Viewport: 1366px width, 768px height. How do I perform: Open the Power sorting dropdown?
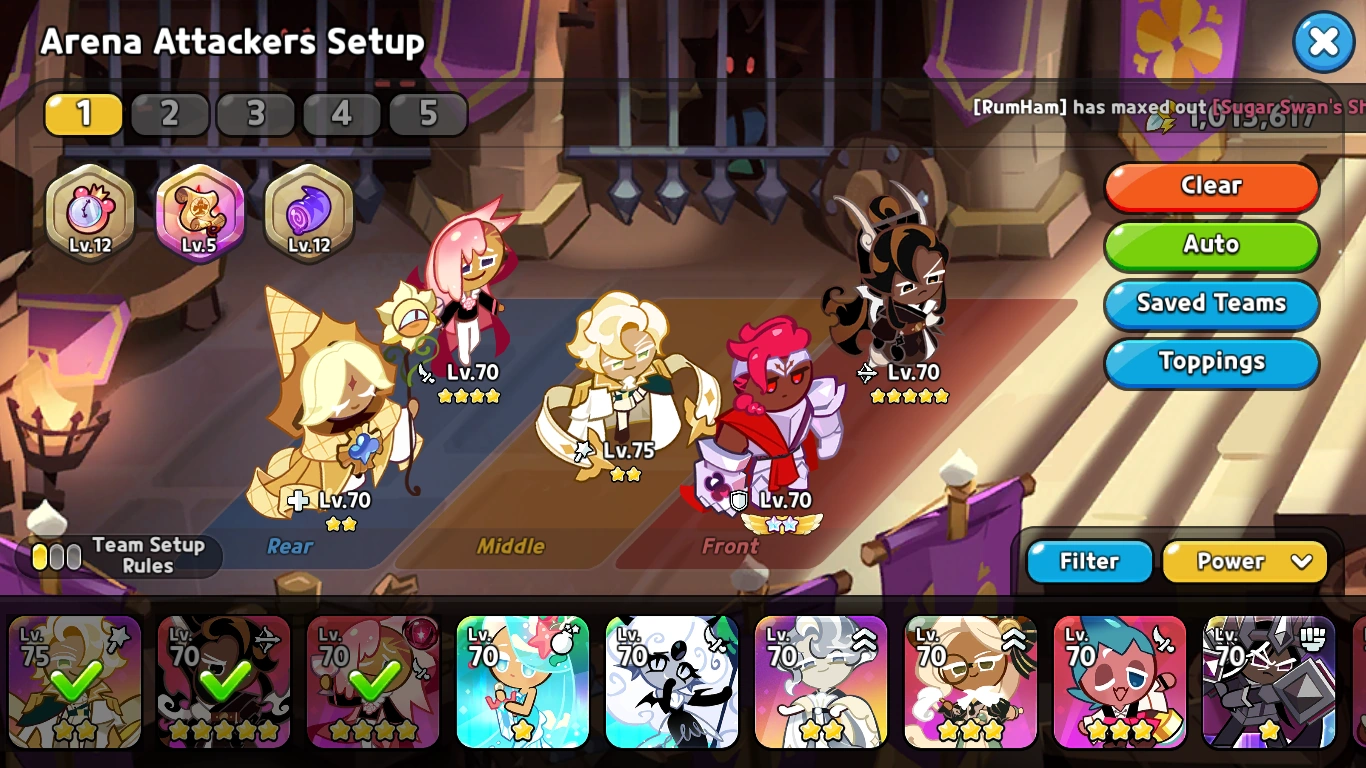click(1246, 561)
